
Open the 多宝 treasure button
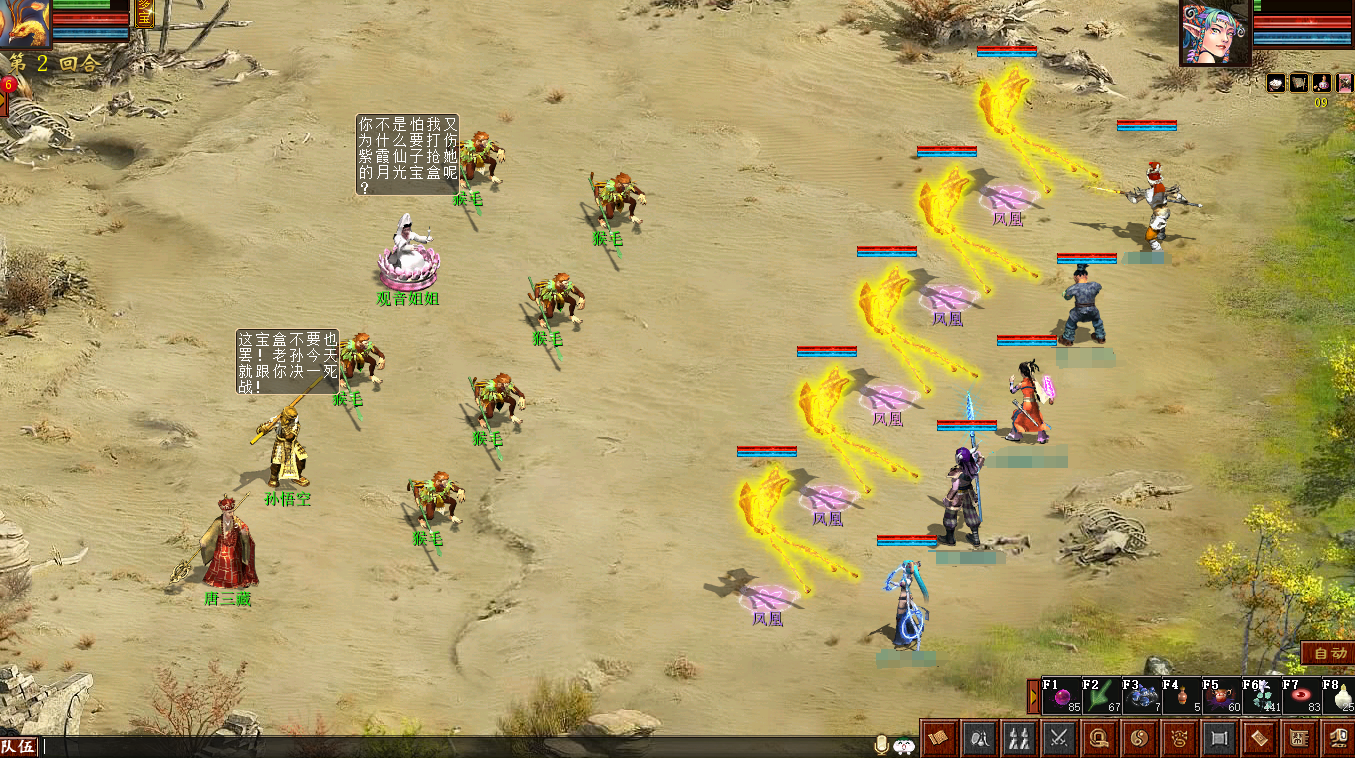[x=143, y=14]
